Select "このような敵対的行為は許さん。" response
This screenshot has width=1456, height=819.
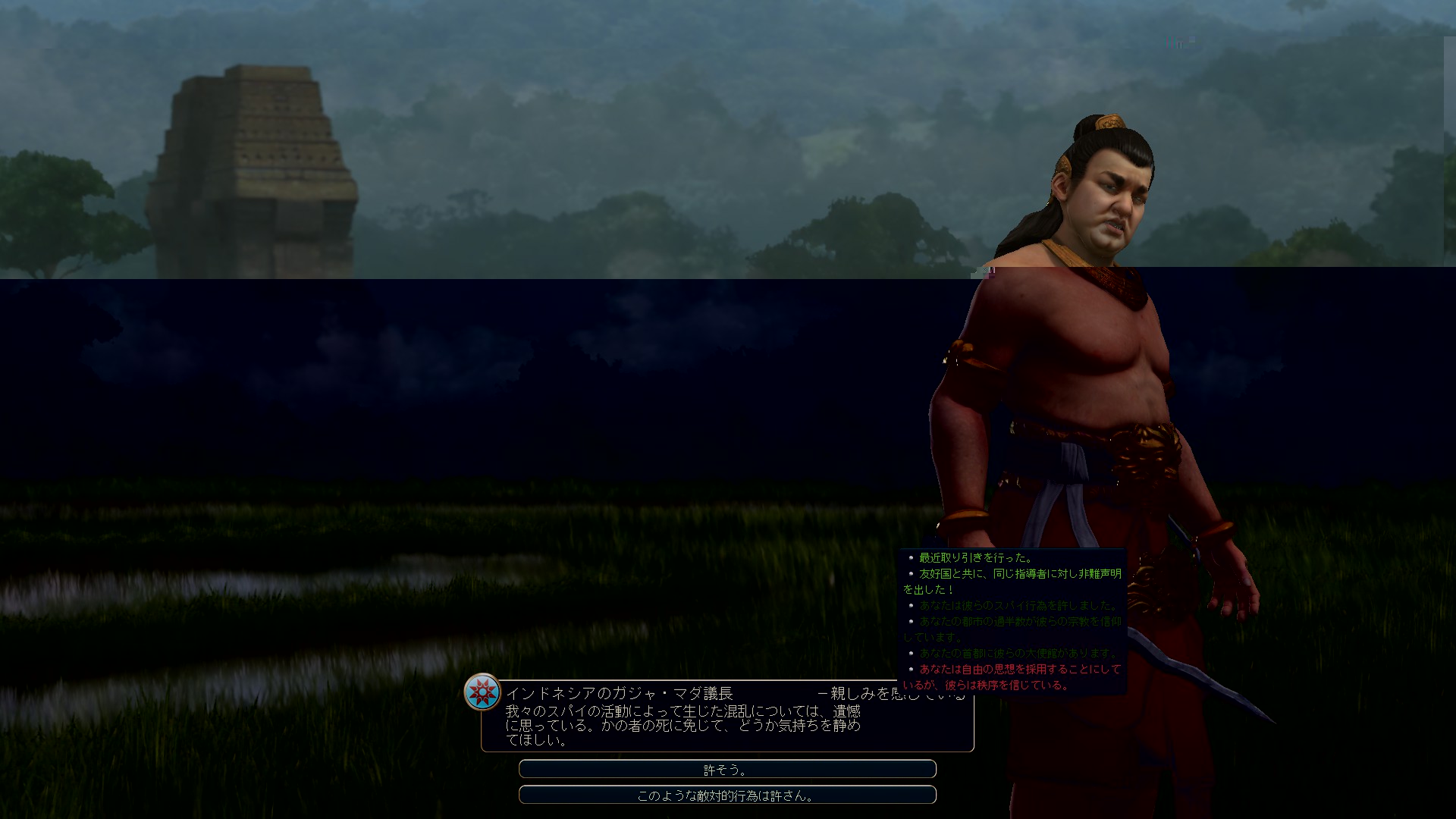point(726,795)
